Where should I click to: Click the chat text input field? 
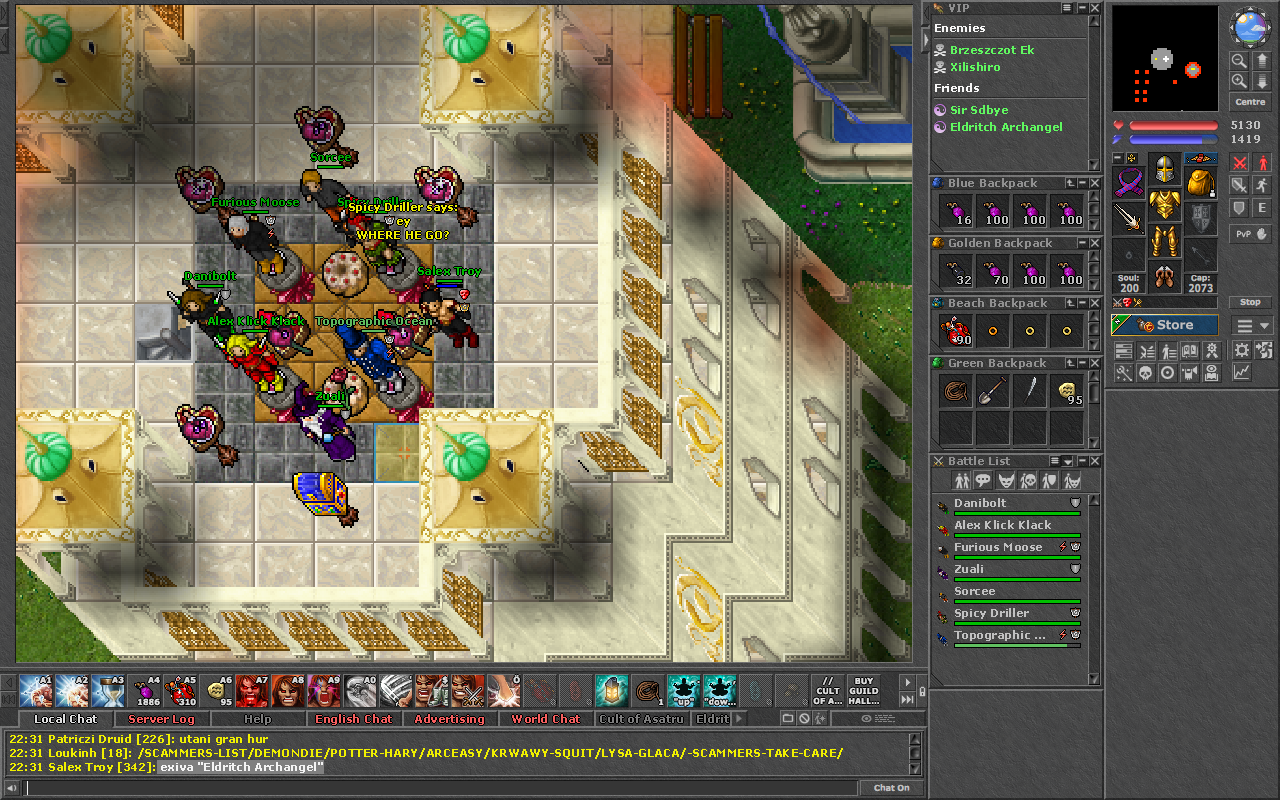pyautogui.click(x=440, y=788)
